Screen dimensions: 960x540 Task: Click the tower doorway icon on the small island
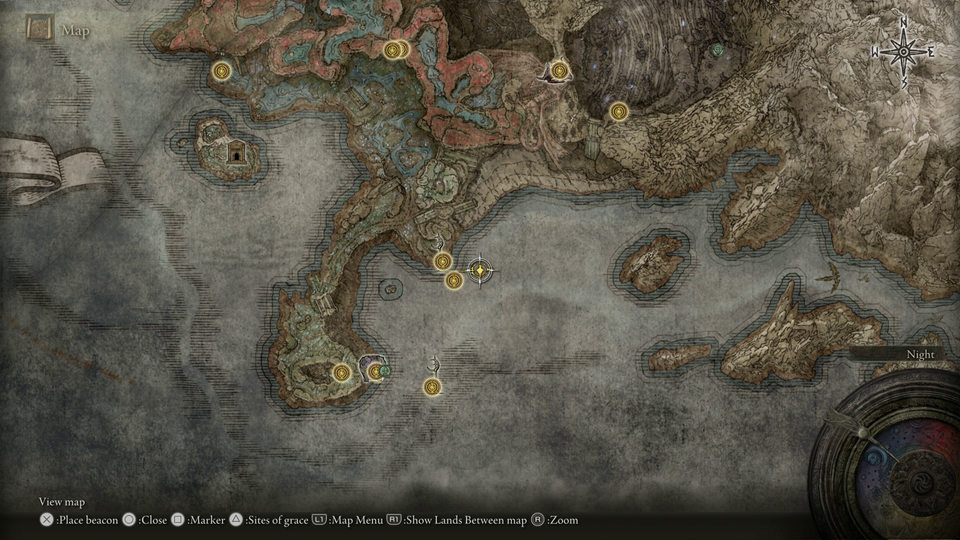coord(236,153)
